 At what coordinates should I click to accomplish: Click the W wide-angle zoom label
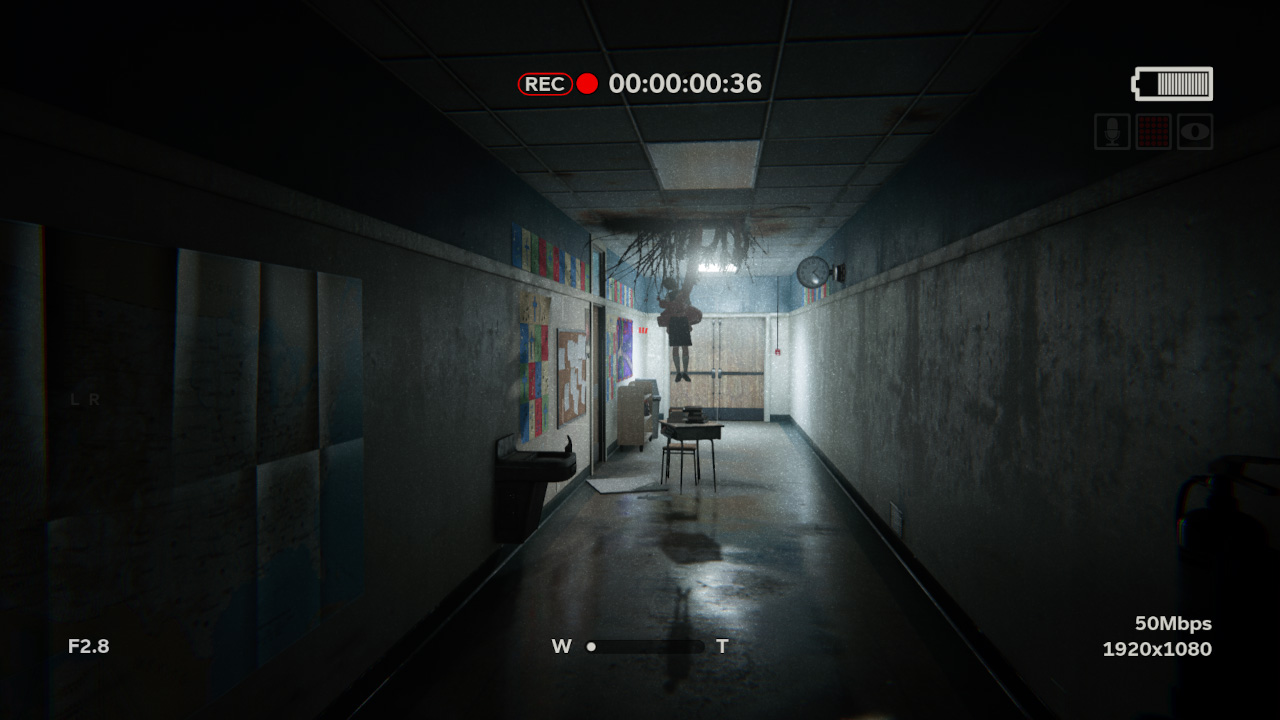(x=562, y=646)
